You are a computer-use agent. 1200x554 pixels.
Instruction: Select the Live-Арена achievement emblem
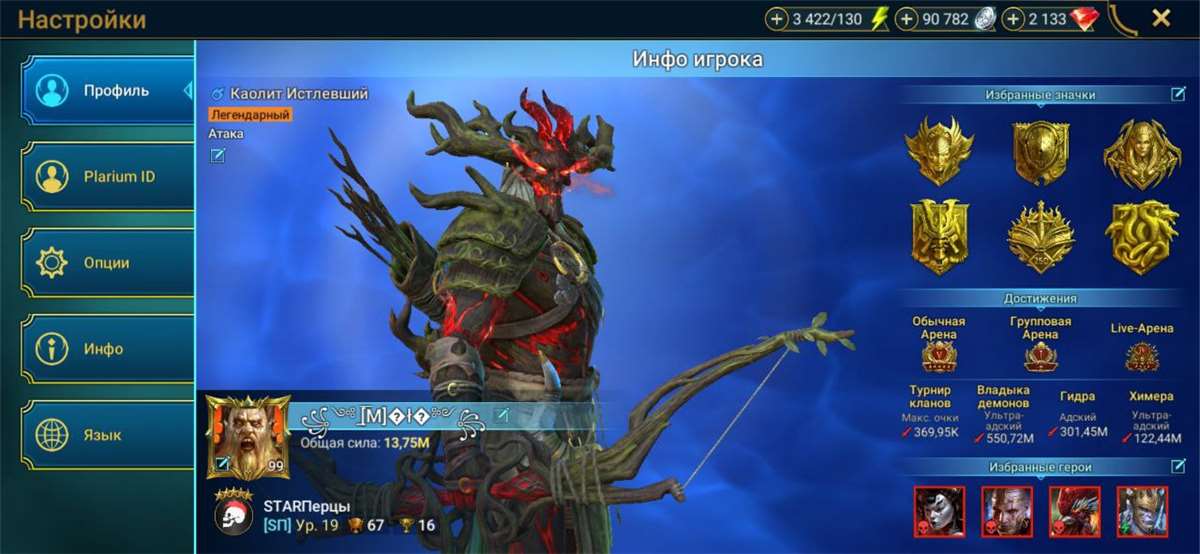coord(1142,356)
